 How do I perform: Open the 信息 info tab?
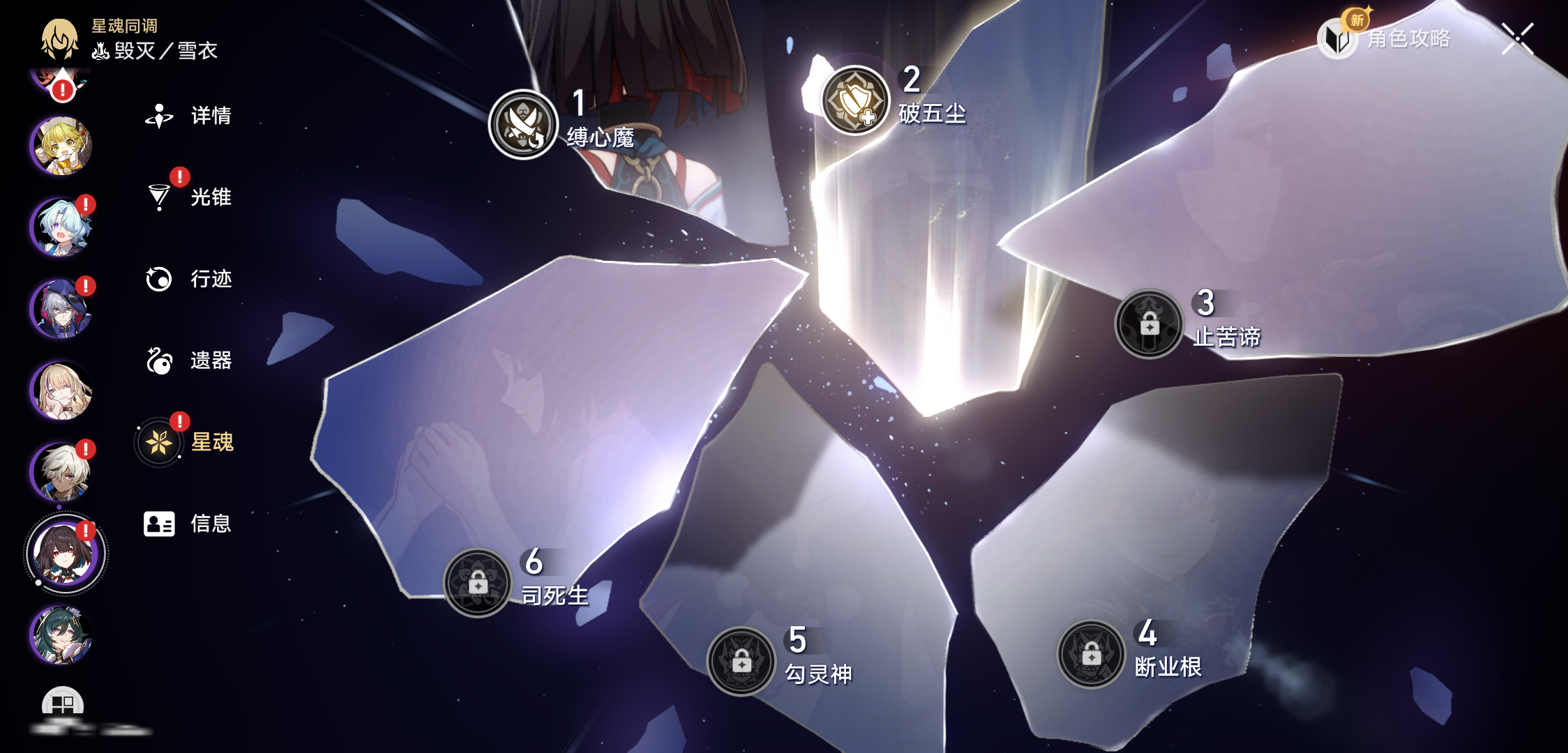pyautogui.click(x=188, y=524)
